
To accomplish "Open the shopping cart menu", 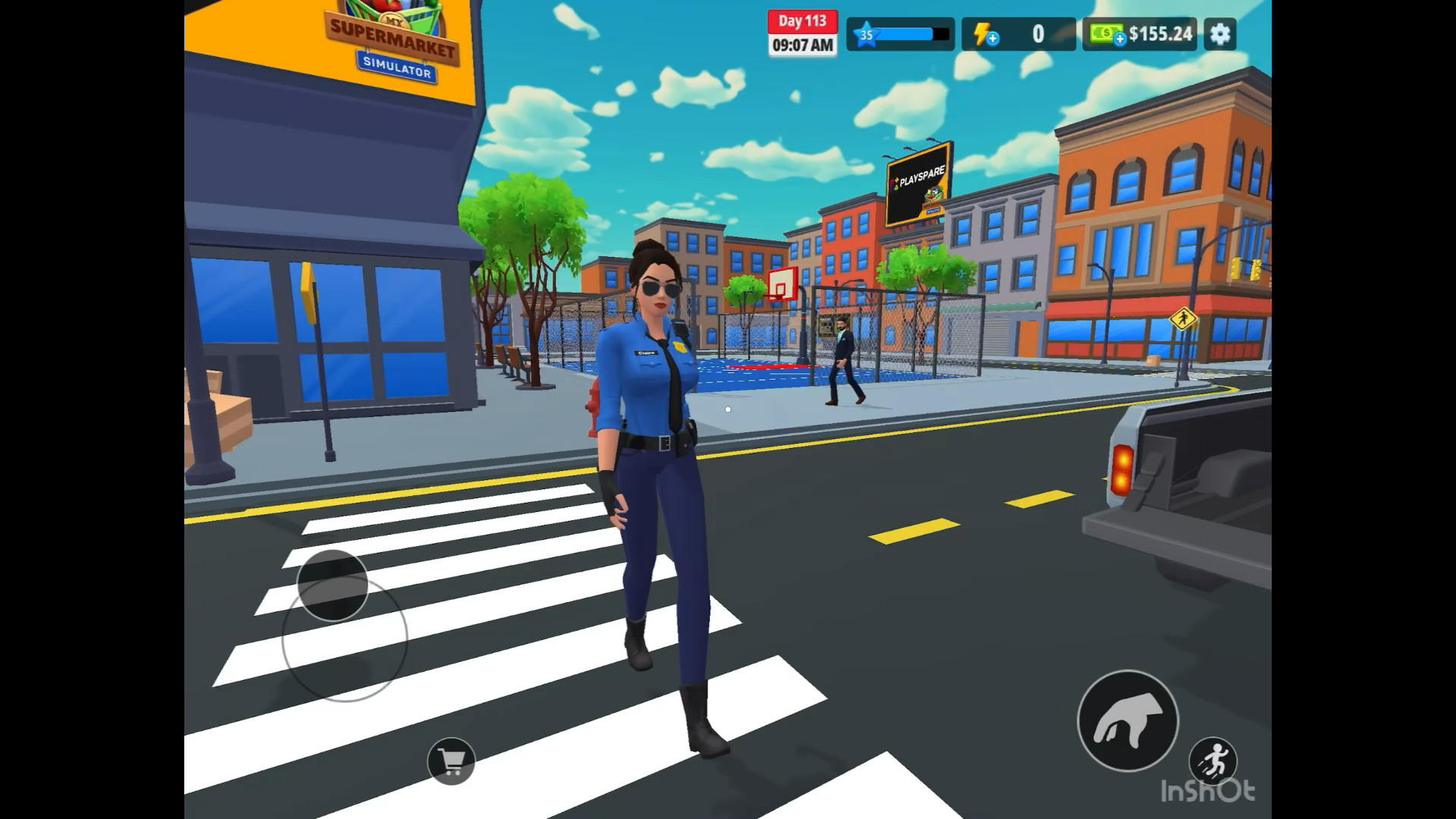I will click(451, 761).
